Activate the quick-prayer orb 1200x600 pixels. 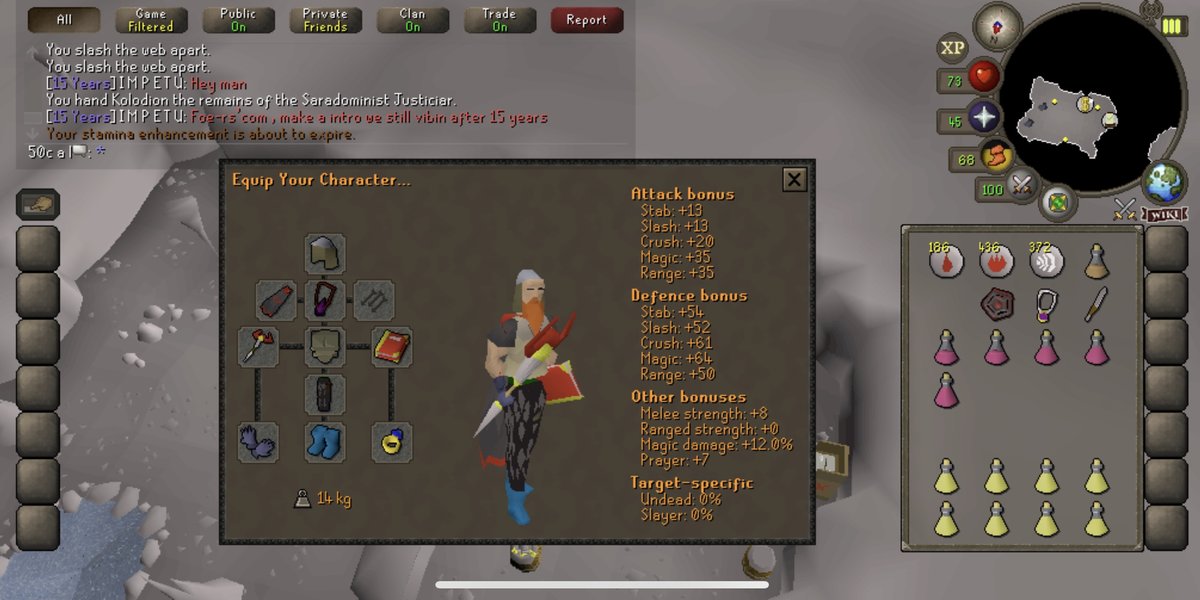(x=985, y=117)
